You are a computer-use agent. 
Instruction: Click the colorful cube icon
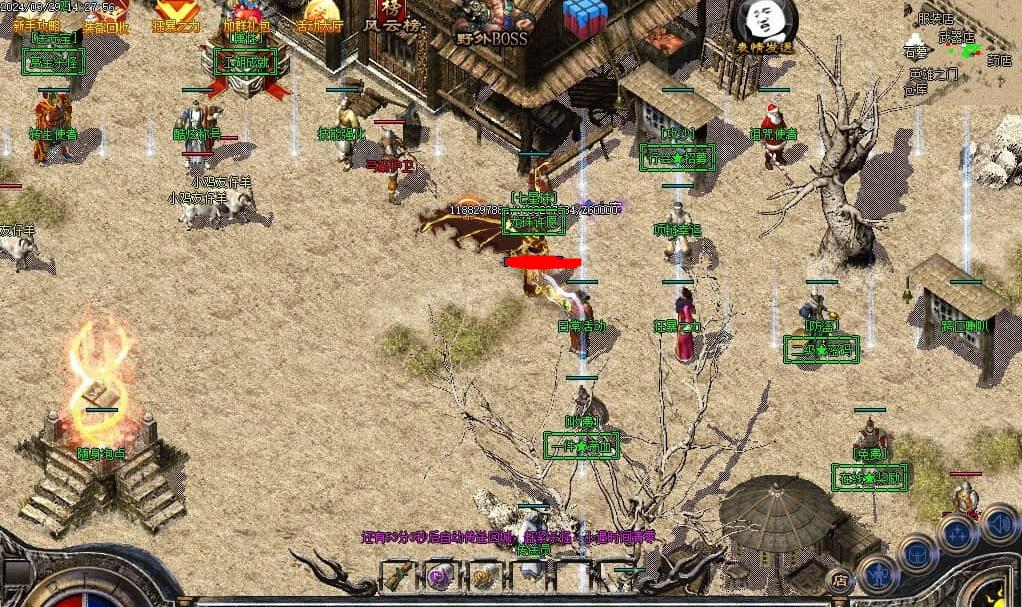click(585, 18)
